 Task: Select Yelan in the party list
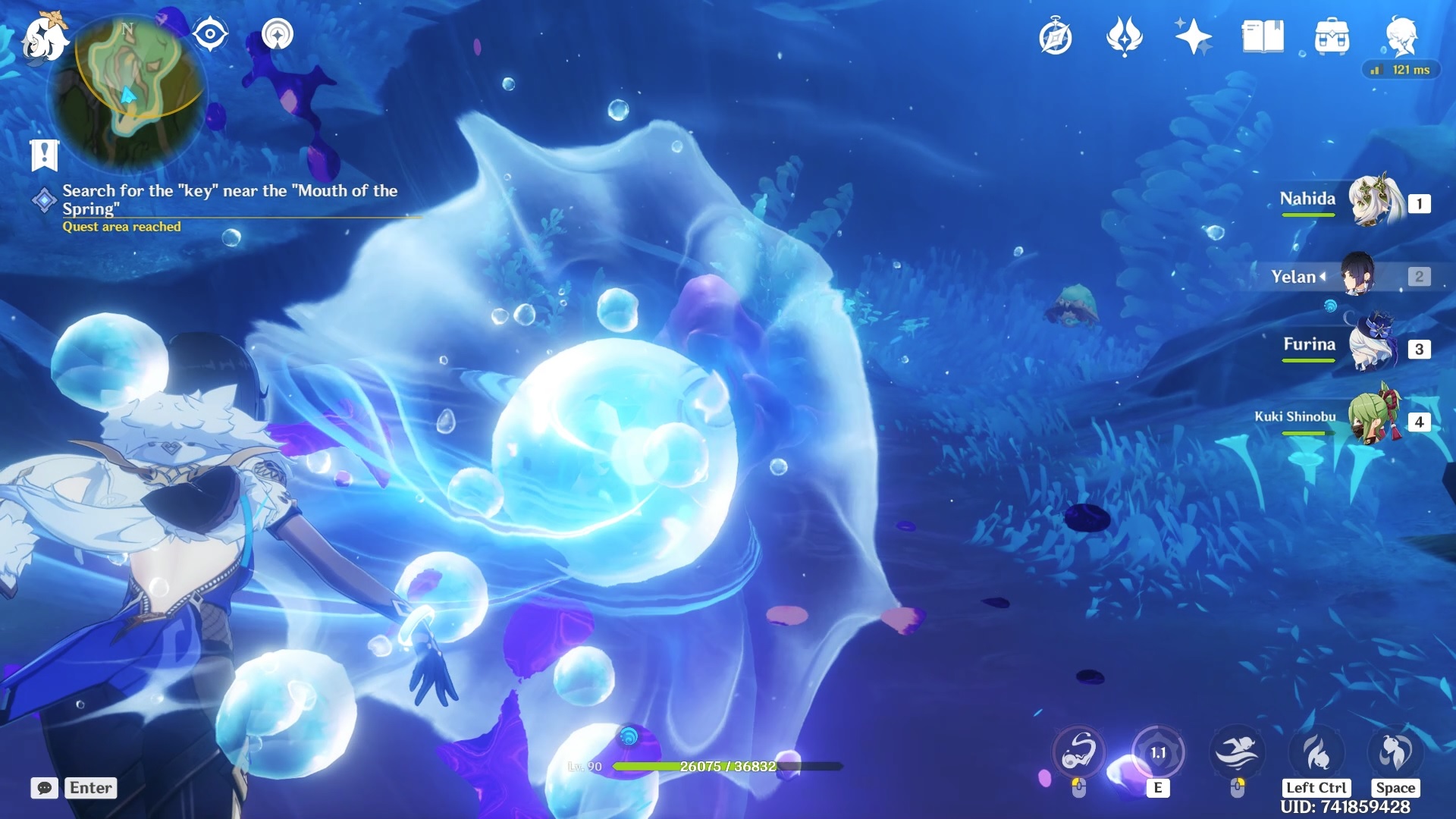1357,275
